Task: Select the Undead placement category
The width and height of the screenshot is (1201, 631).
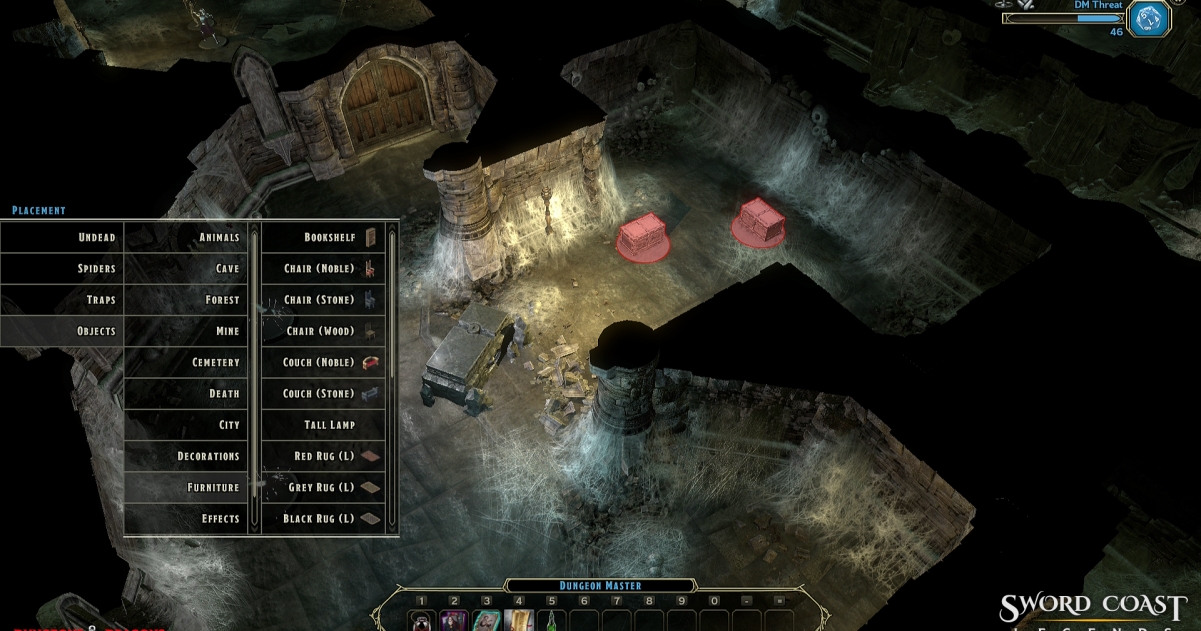Action: [62, 237]
